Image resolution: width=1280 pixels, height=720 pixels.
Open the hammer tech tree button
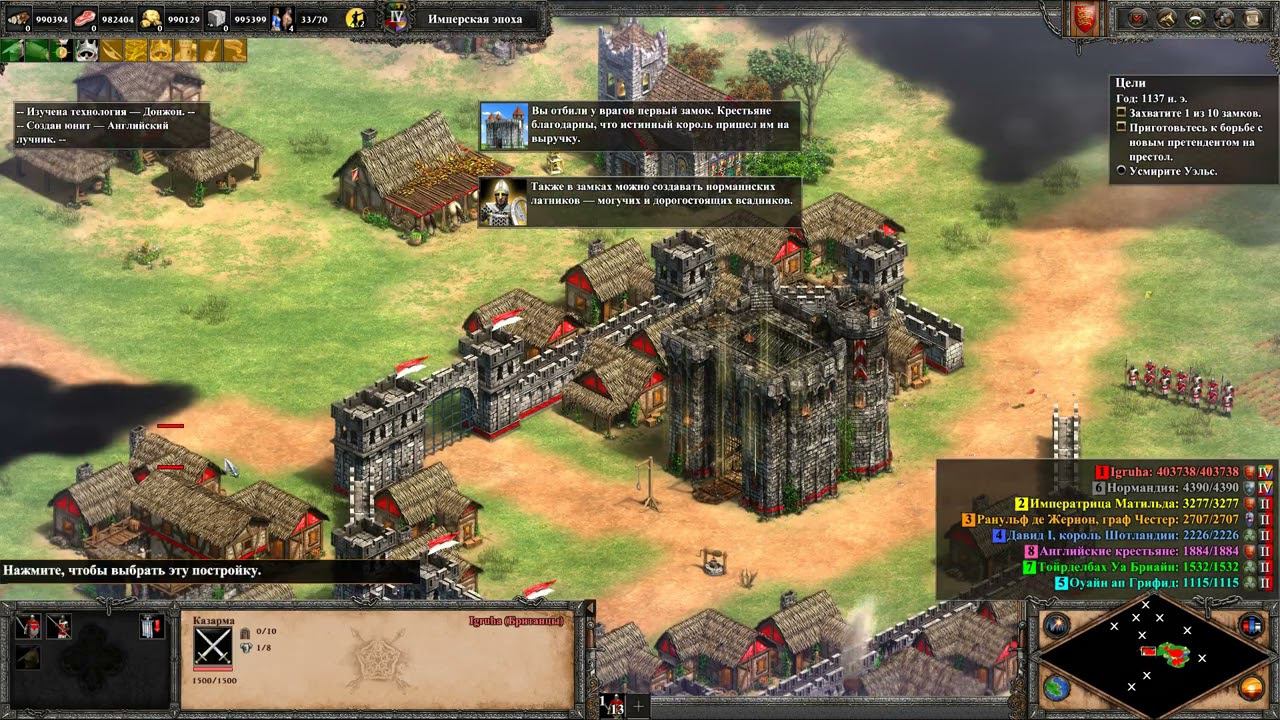coord(1166,17)
